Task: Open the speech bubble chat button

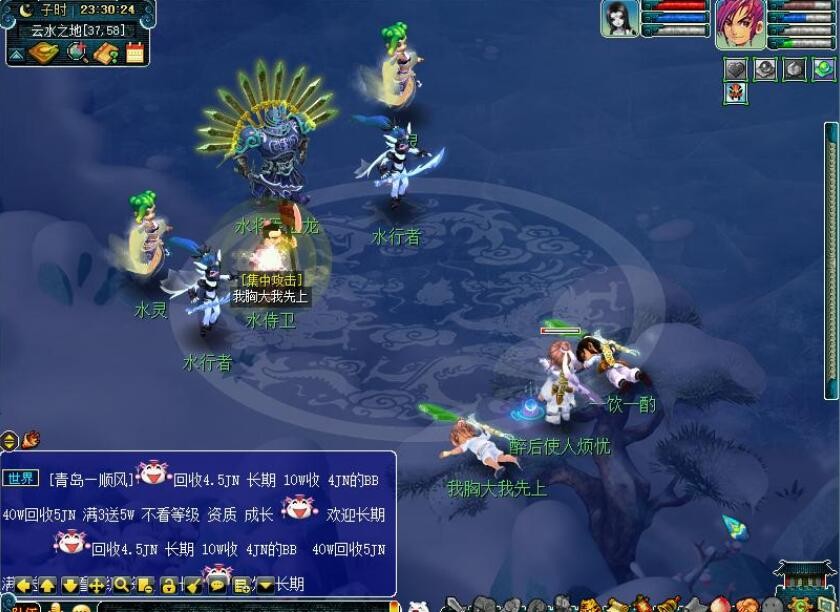Action: pos(217,585)
